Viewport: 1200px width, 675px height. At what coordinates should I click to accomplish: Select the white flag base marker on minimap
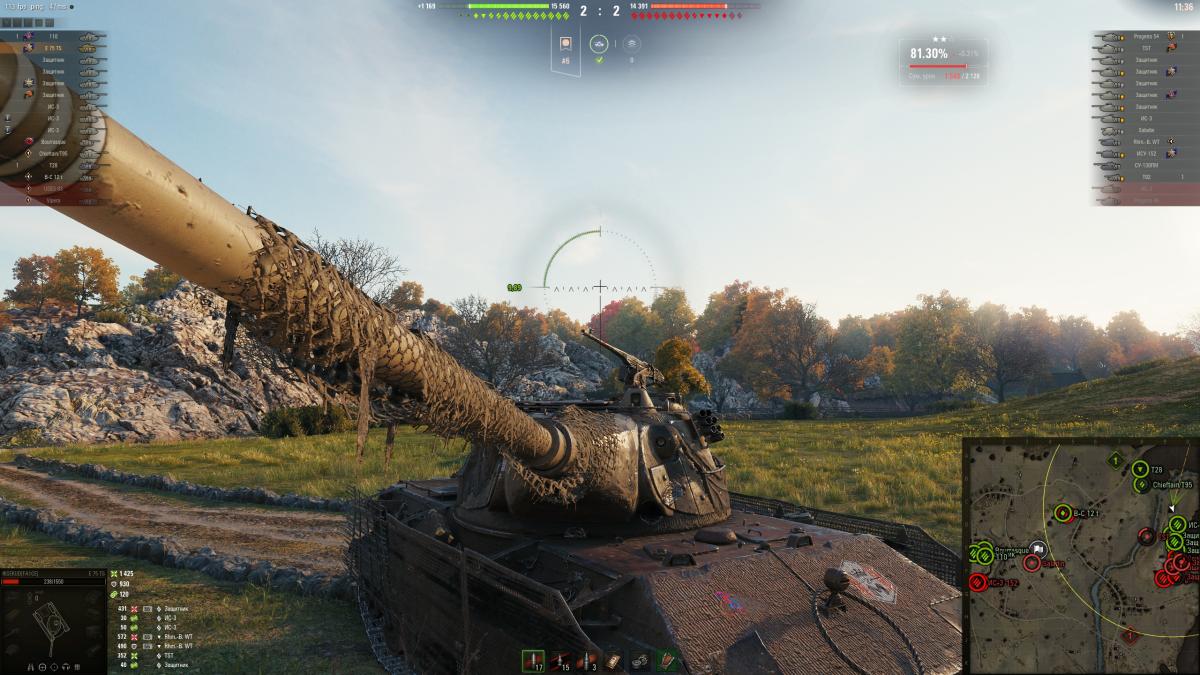tap(1038, 548)
